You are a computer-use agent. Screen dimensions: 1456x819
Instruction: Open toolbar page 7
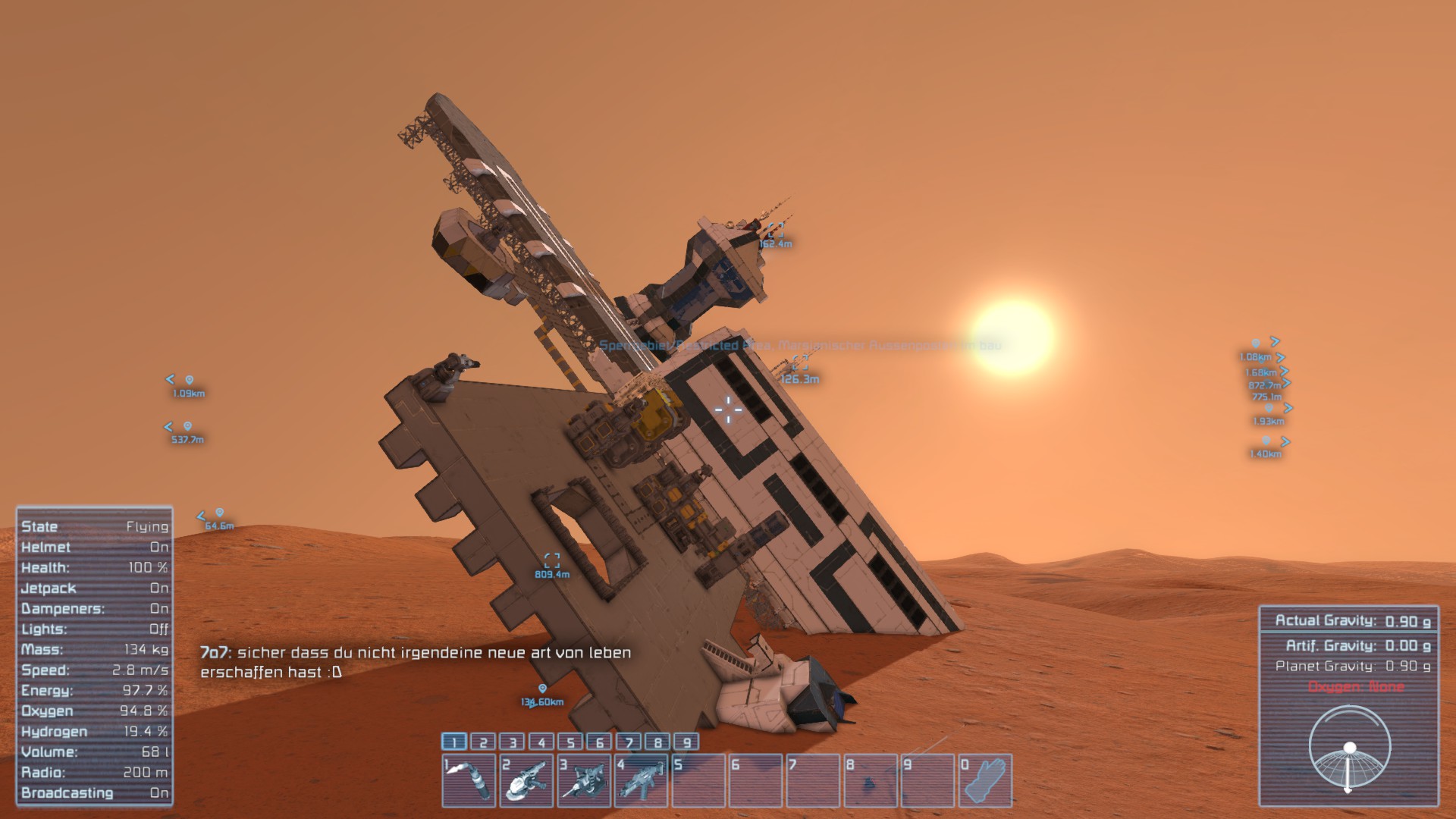(x=629, y=742)
